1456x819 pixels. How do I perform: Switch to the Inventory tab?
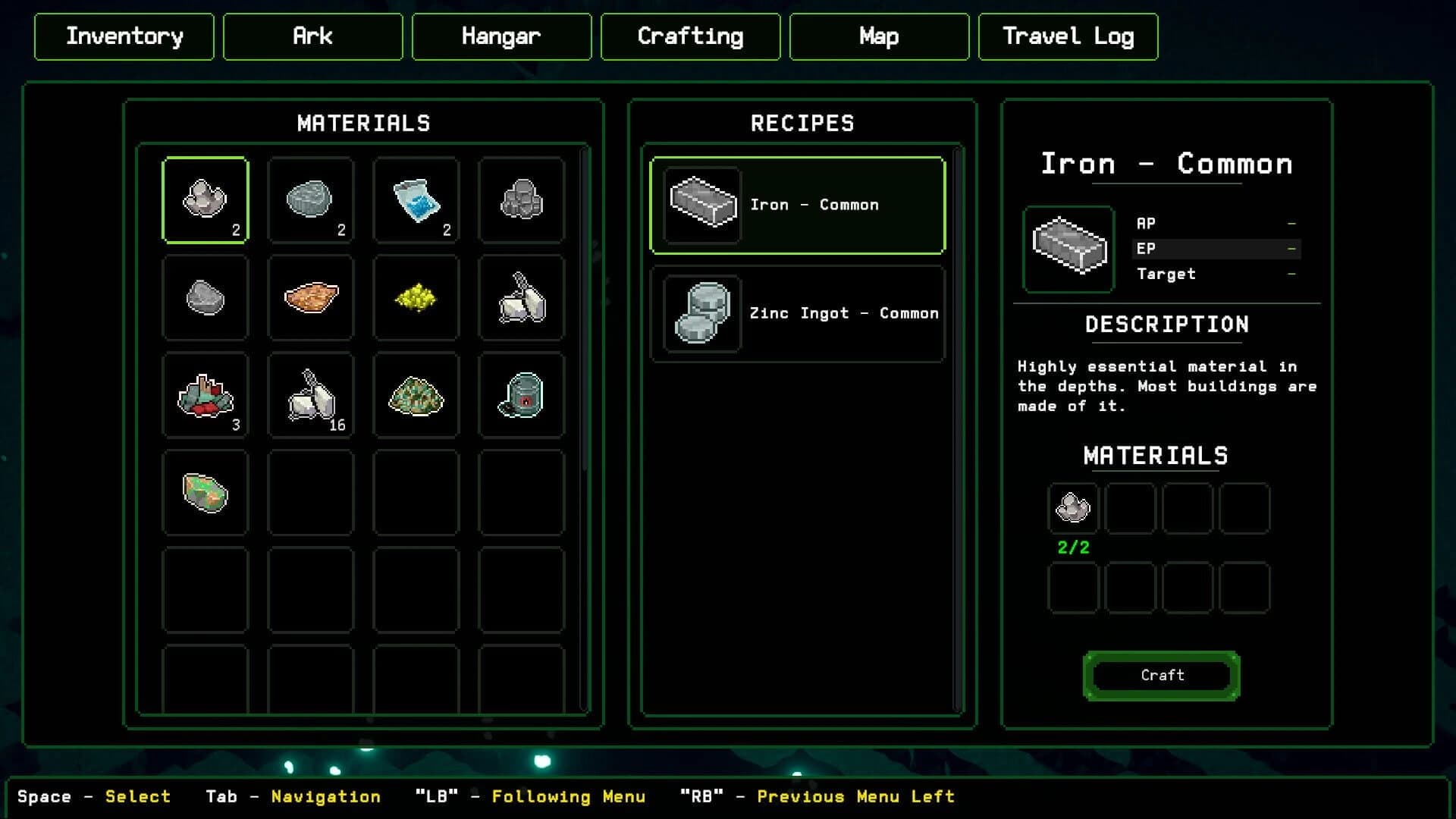pyautogui.click(x=124, y=36)
